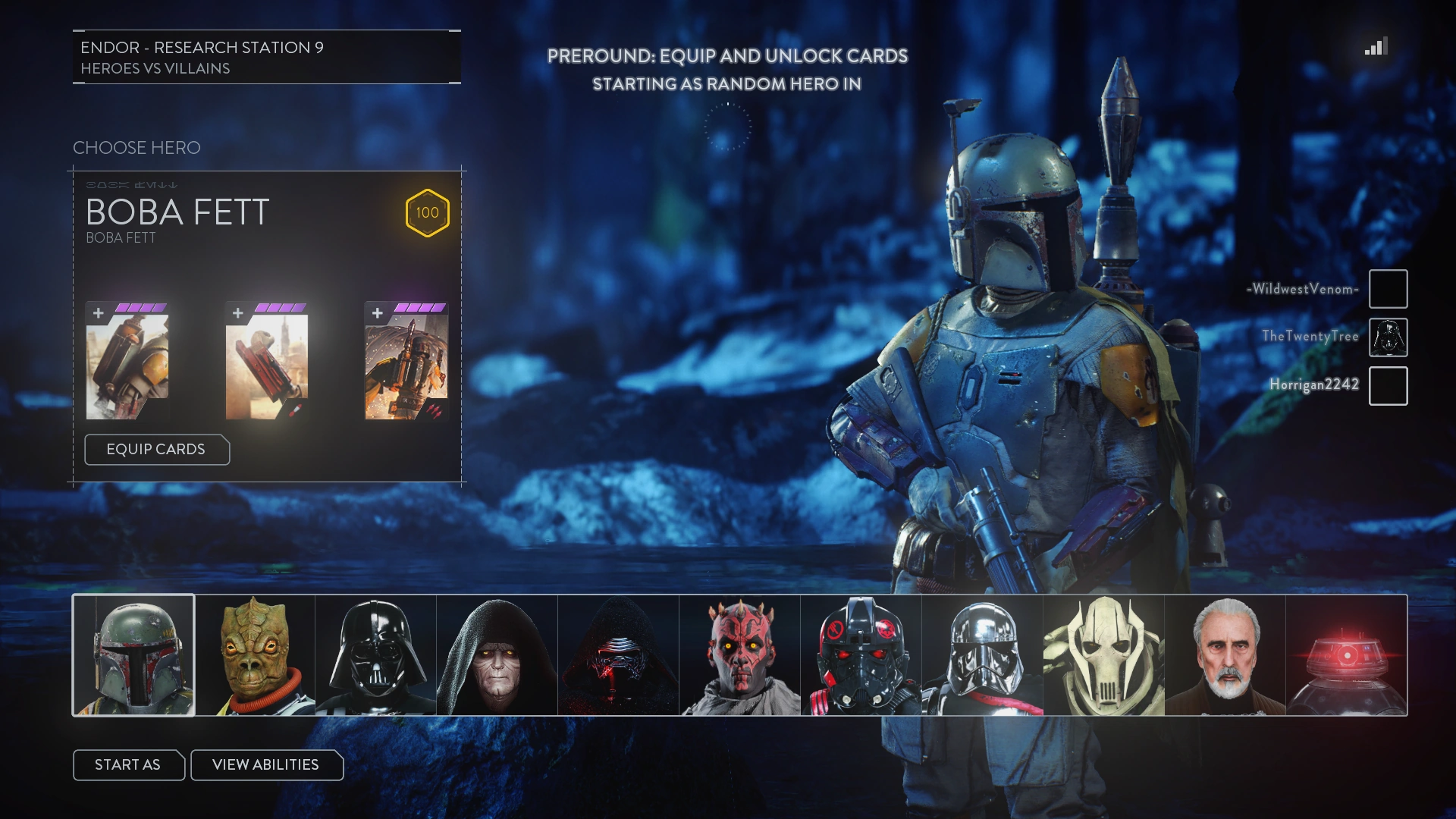Choose Captain Phasma from the roster
Screen dimensions: 1456x819
click(983, 654)
